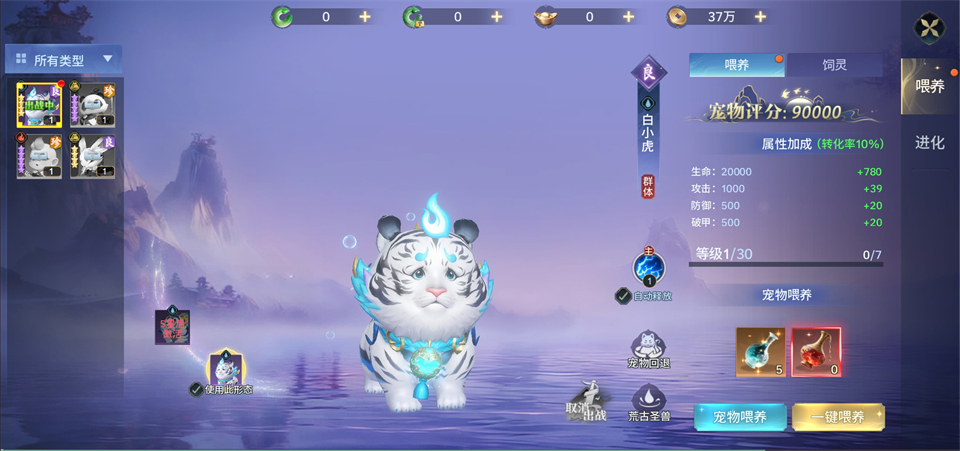Click the 宠物喂养 feed button
This screenshot has width=960, height=451.
click(x=739, y=417)
